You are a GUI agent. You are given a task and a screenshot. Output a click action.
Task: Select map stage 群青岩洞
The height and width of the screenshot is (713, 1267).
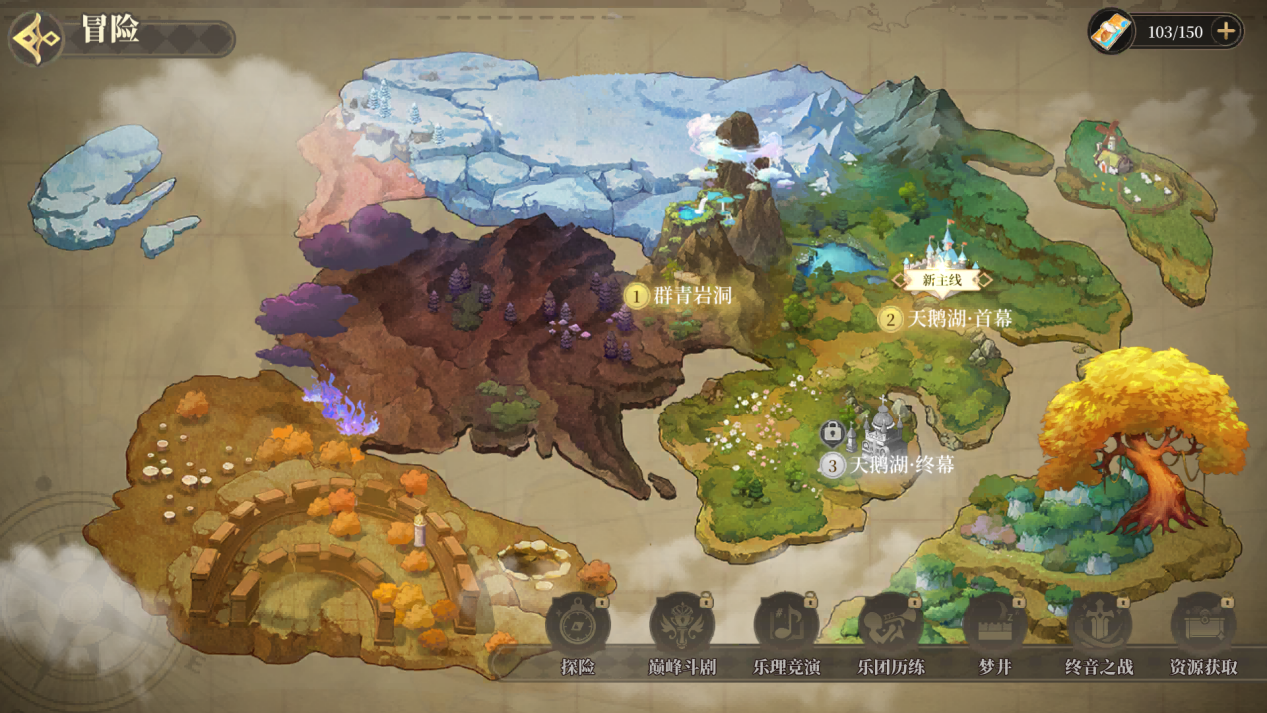(680, 296)
